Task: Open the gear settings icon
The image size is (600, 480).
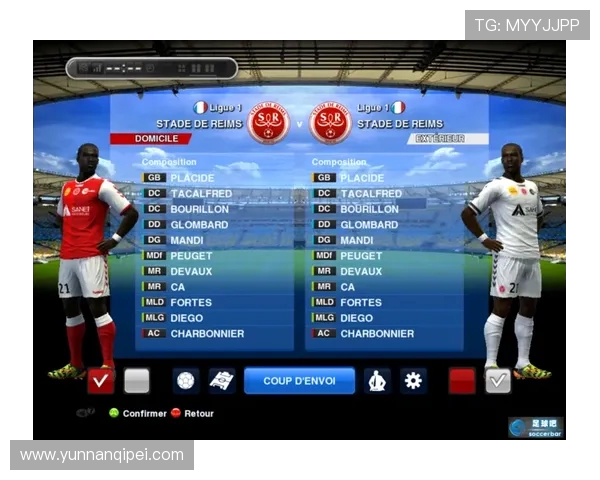Action: (x=413, y=381)
